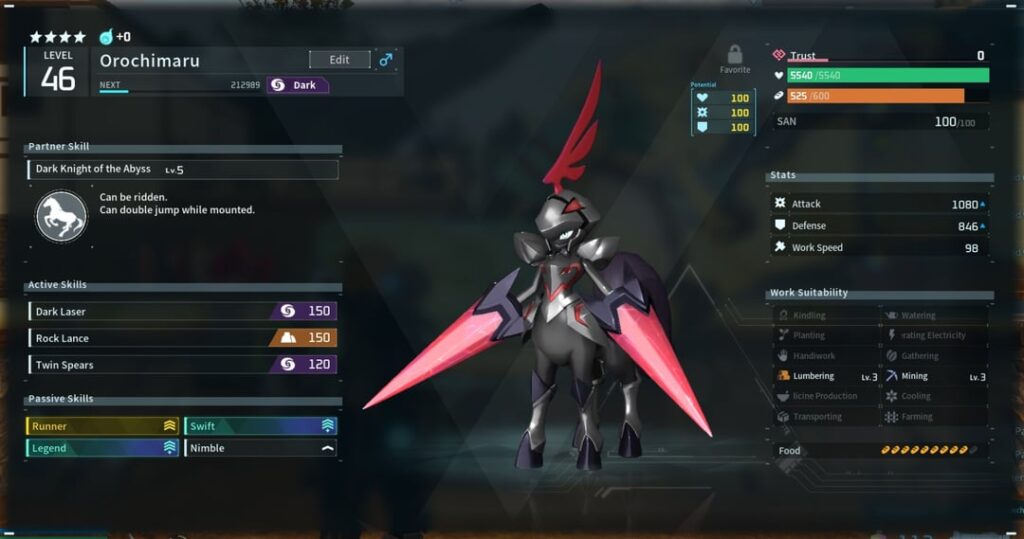Screen dimensions: 1024x539
Task: Inspect the Runner passive skill
Action: [x=102, y=426]
